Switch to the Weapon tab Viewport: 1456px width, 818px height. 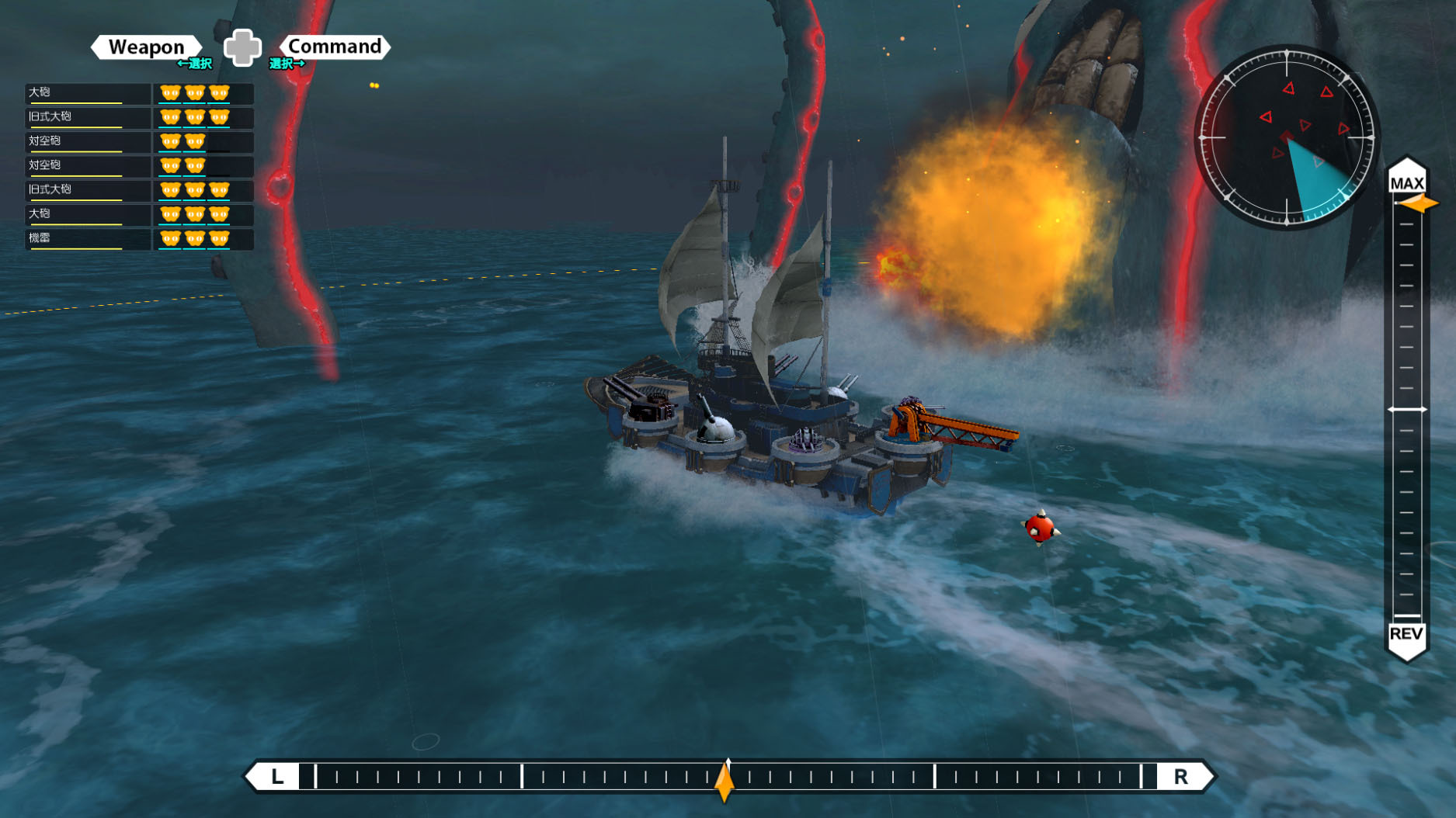[x=146, y=47]
